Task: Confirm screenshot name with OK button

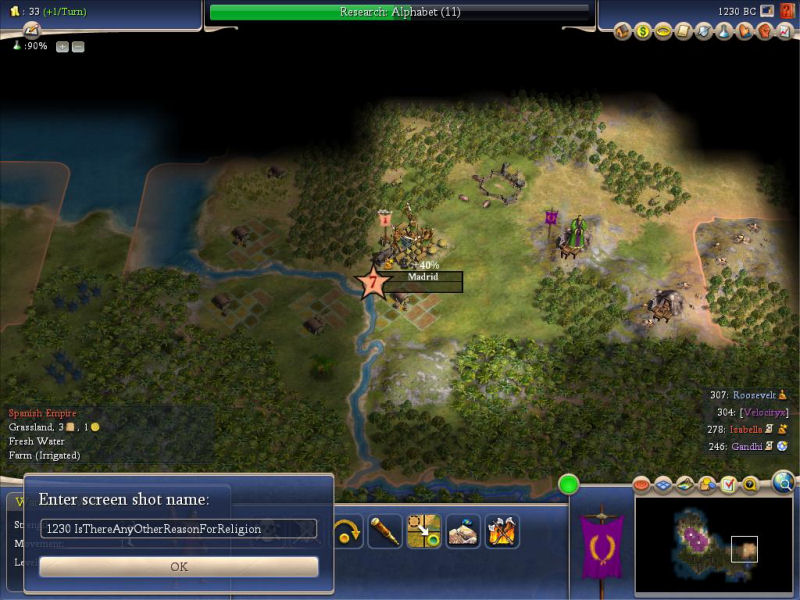Action: click(179, 566)
